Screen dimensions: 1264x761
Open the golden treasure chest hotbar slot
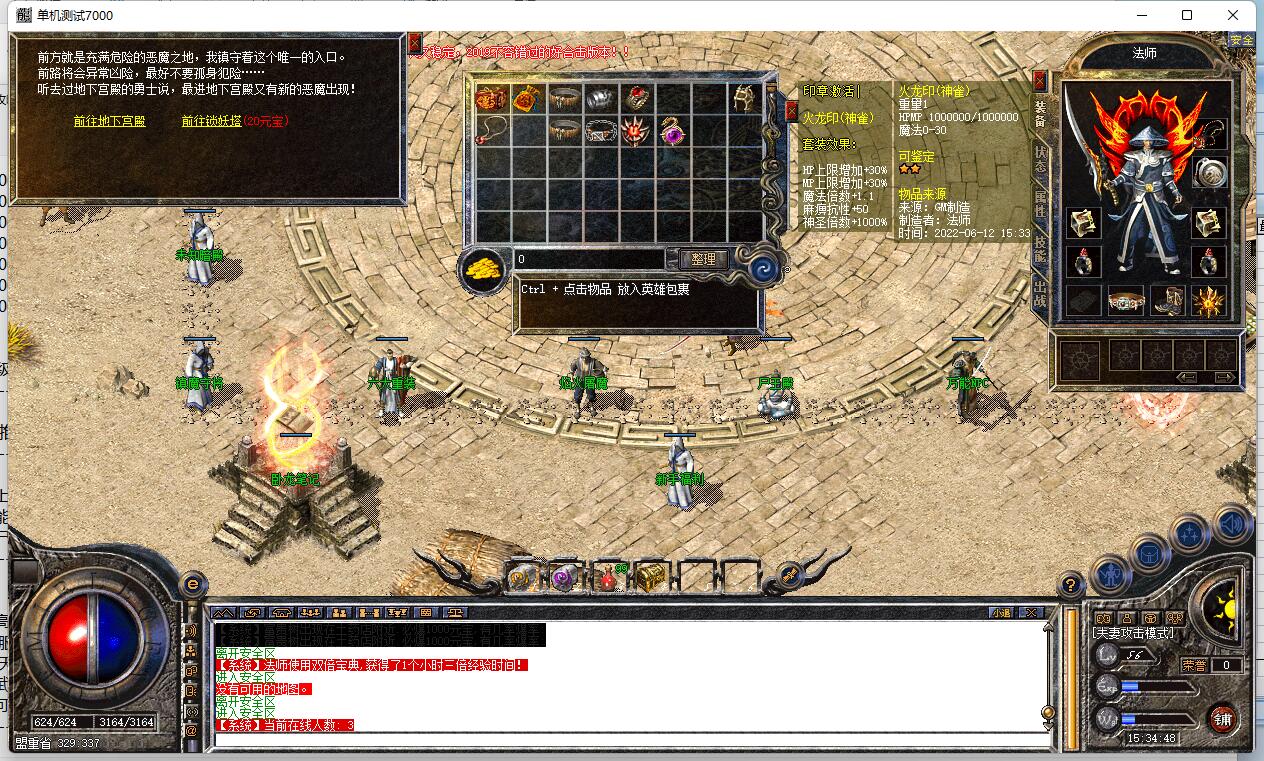(x=652, y=577)
